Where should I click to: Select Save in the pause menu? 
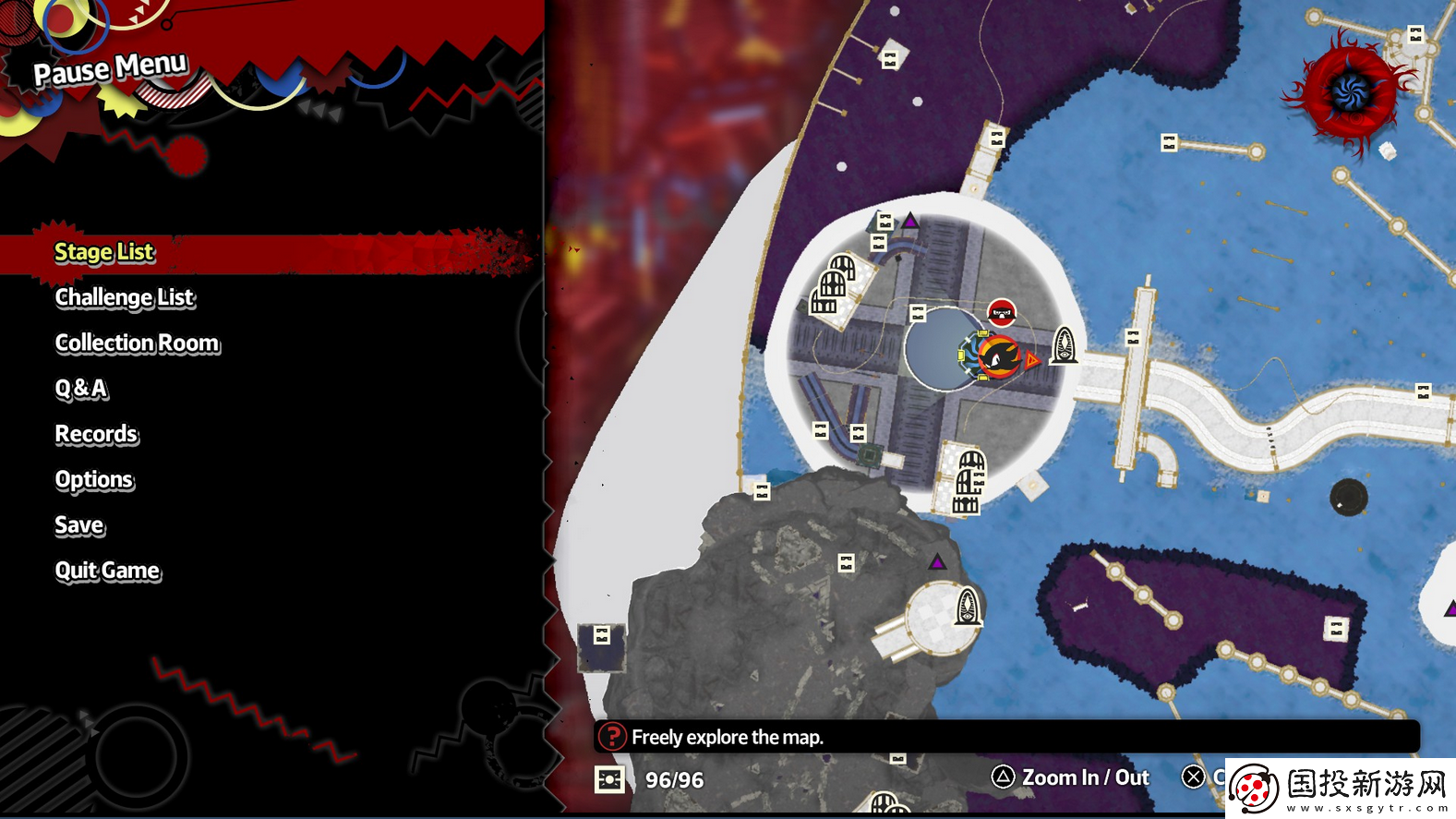80,525
